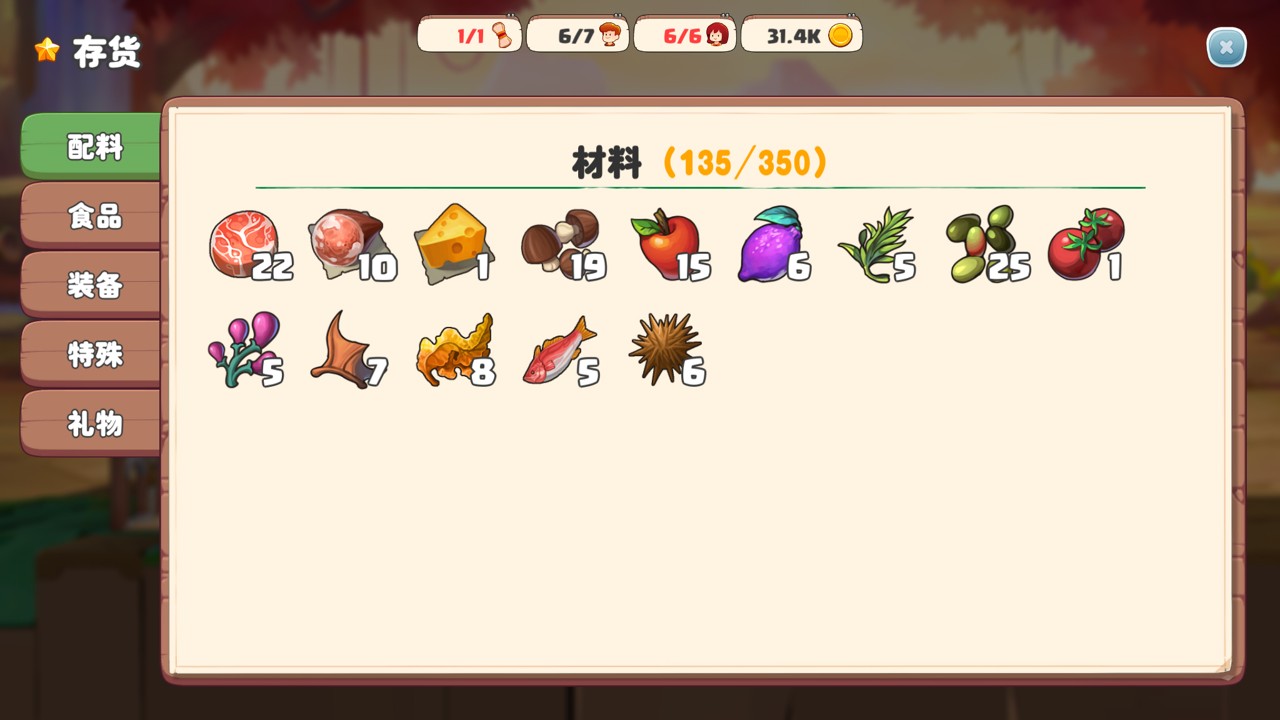This screenshot has height=720, width=1280.
Task: Pick the brown mushrooms ingredient
Action: 559,245
